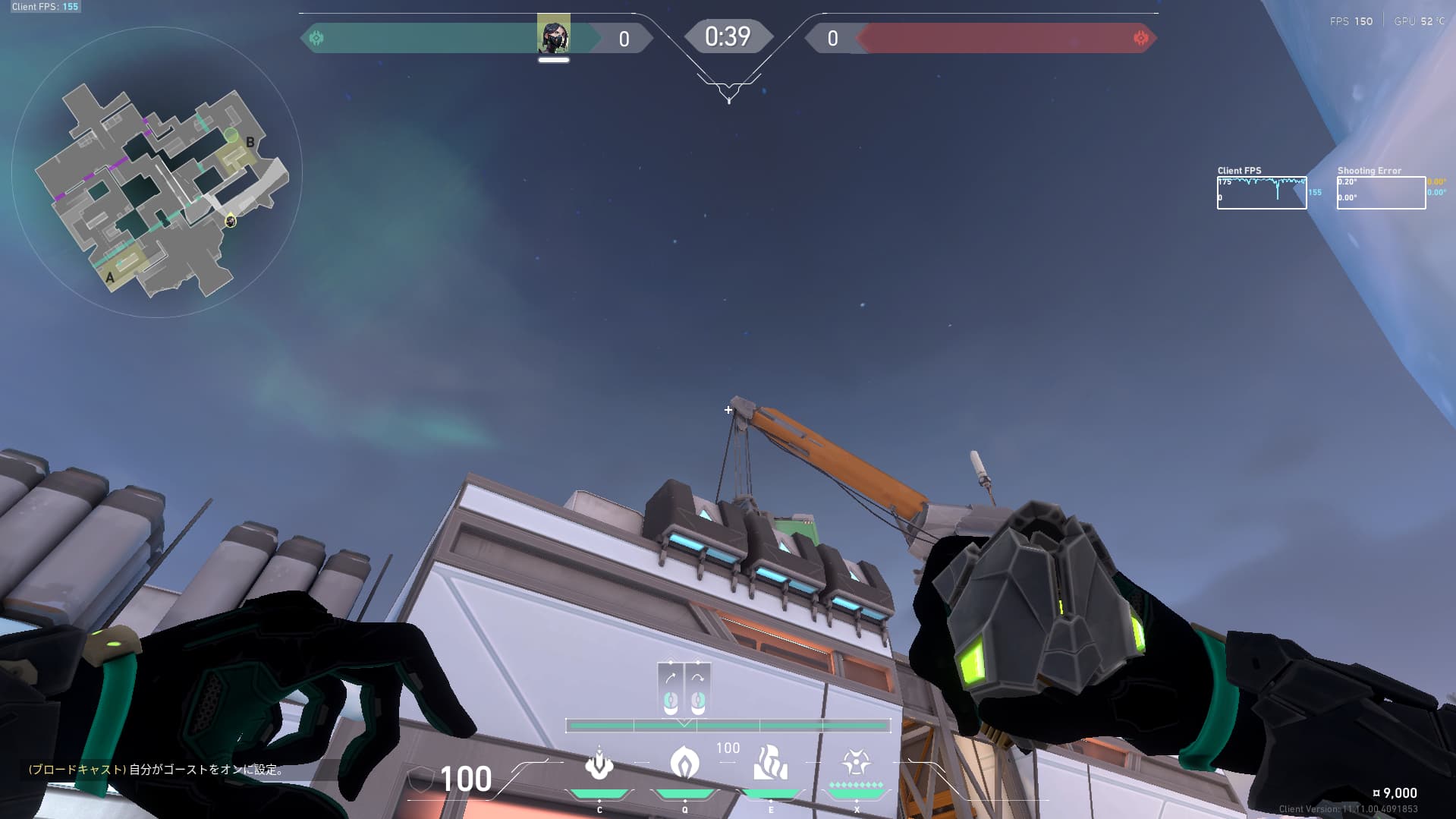Image resolution: width=1456 pixels, height=819 pixels.
Task: Click the player marker on the minimap
Action: 231,221
